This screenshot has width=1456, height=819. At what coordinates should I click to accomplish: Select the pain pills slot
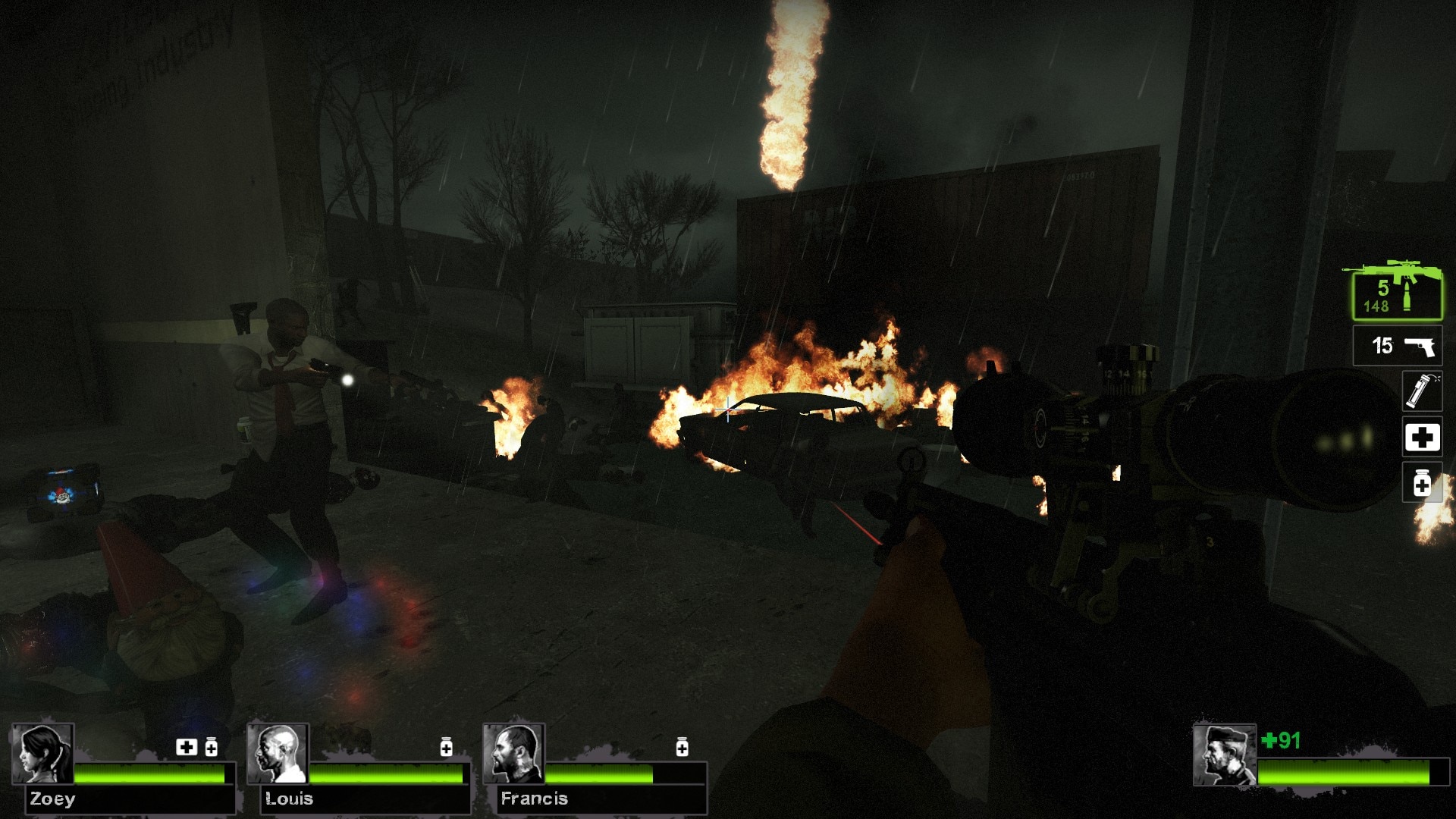[1422, 484]
